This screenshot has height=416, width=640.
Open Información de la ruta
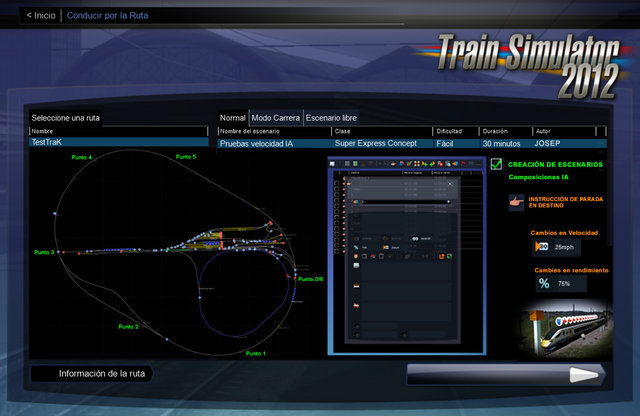point(90,374)
